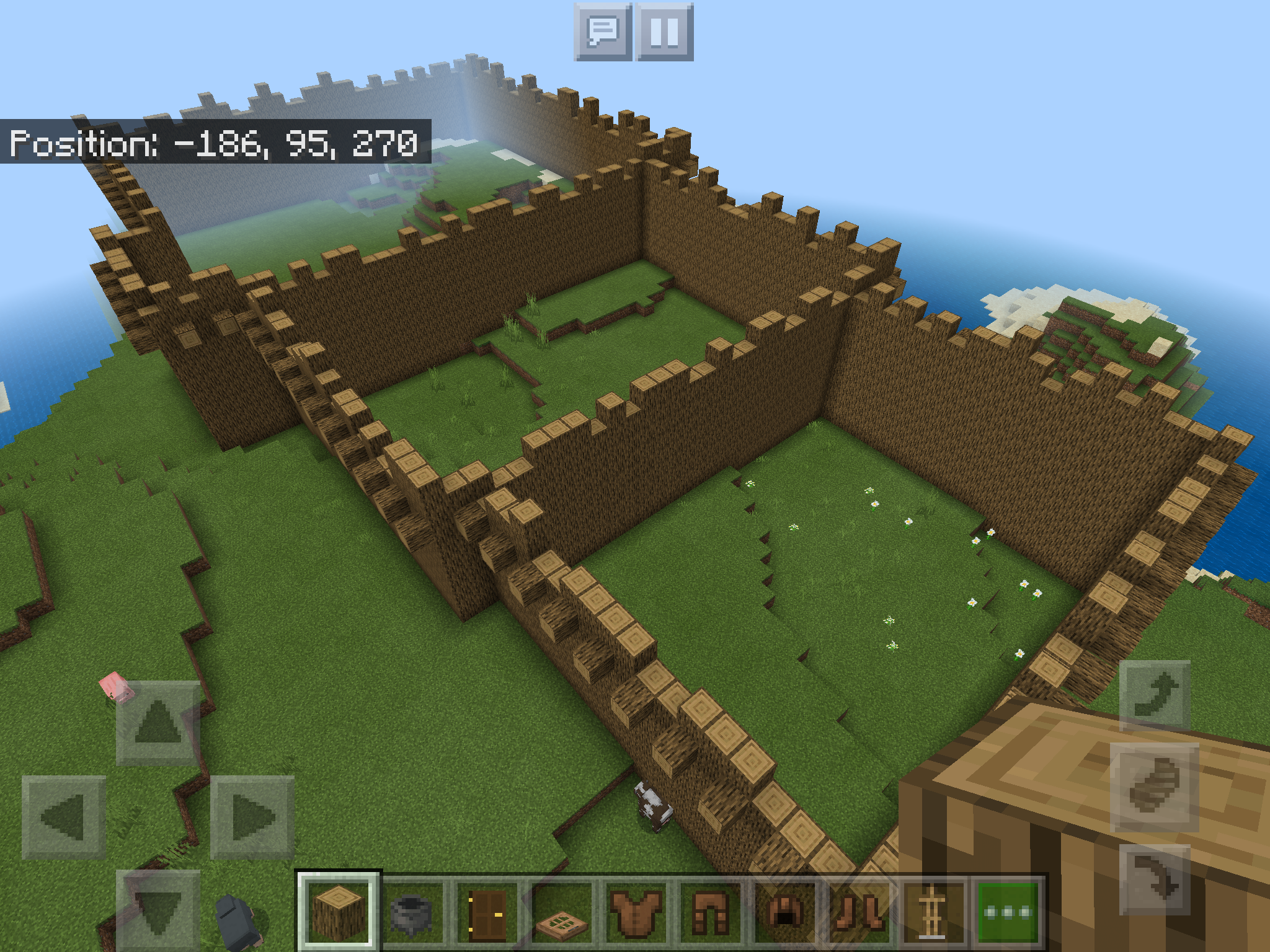Open the chat button
The height and width of the screenshot is (952, 1270).
pos(603,32)
